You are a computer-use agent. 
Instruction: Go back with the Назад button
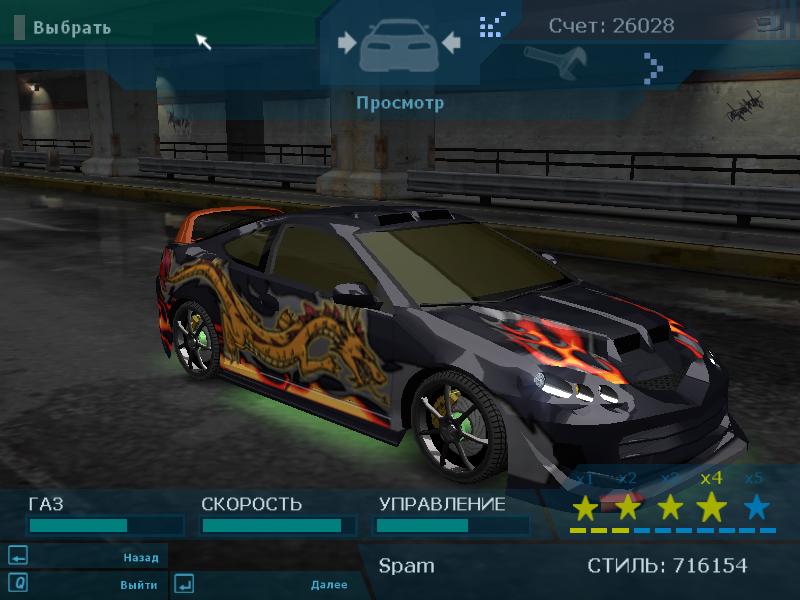tap(140, 557)
